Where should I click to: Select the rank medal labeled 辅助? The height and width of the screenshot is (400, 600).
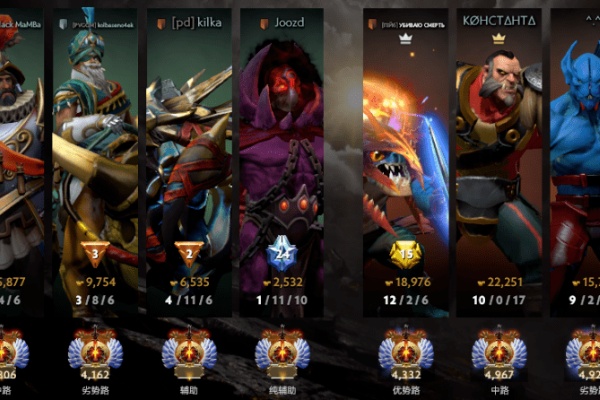pyautogui.click(x=189, y=351)
